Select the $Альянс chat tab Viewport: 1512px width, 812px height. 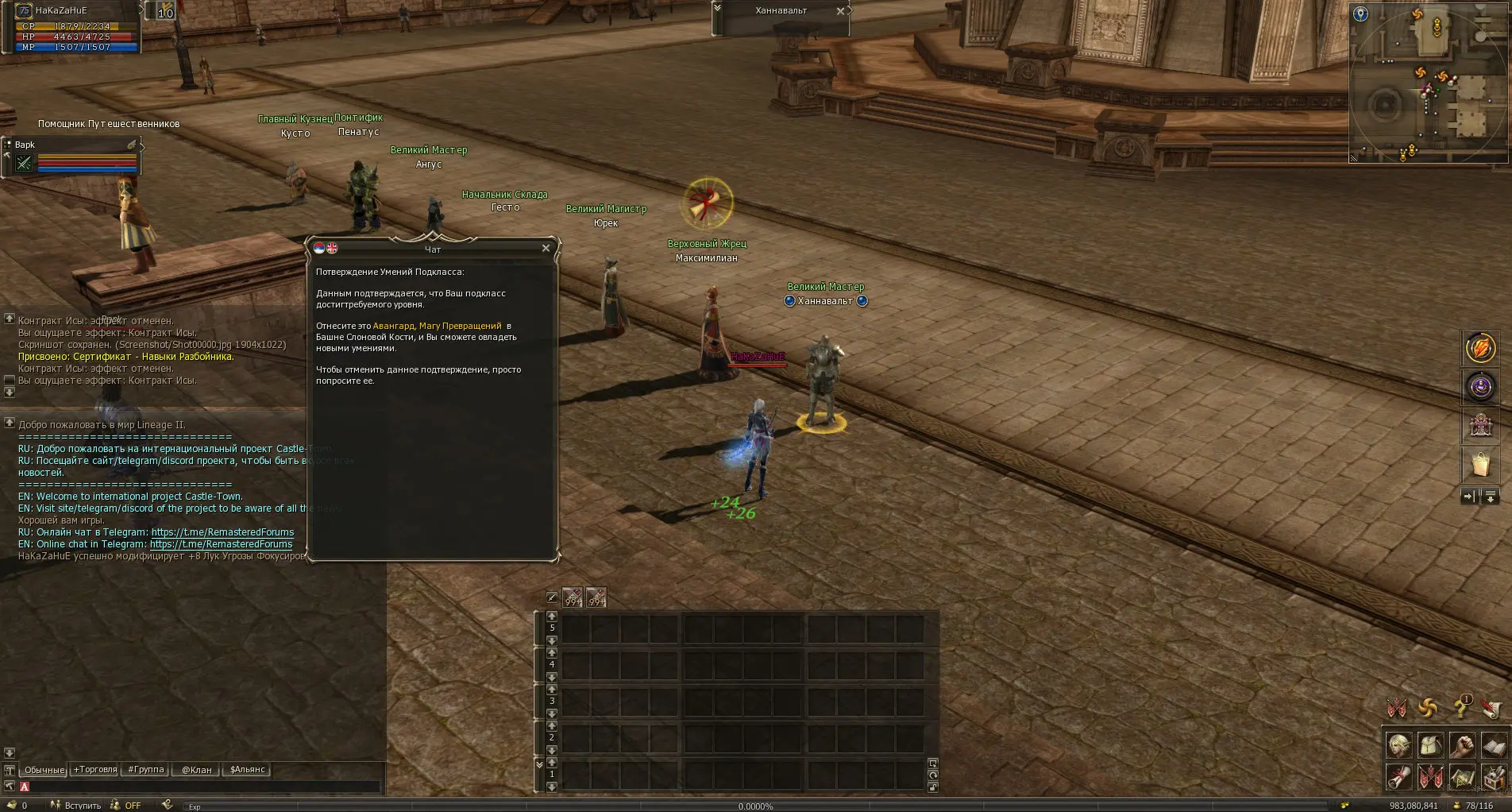click(248, 769)
